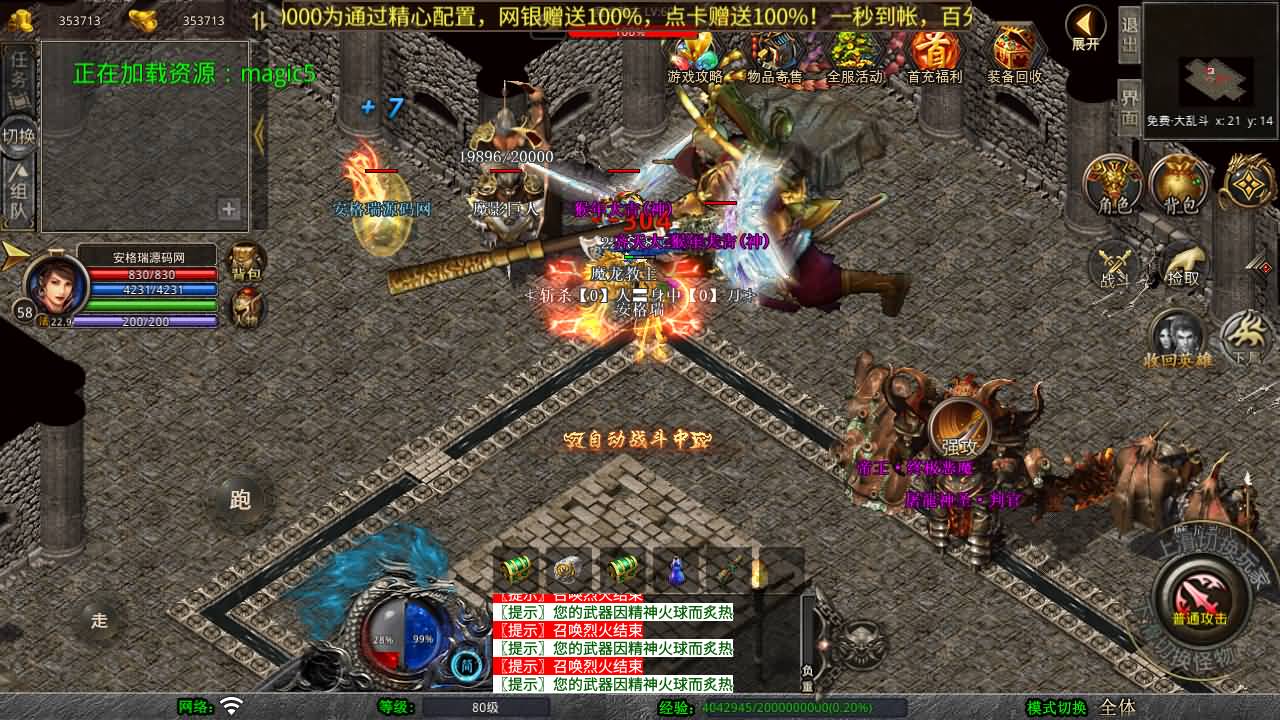The width and height of the screenshot is (1280, 720).
Task: Open the 游戏攻略 game guide icon
Action: point(695,55)
